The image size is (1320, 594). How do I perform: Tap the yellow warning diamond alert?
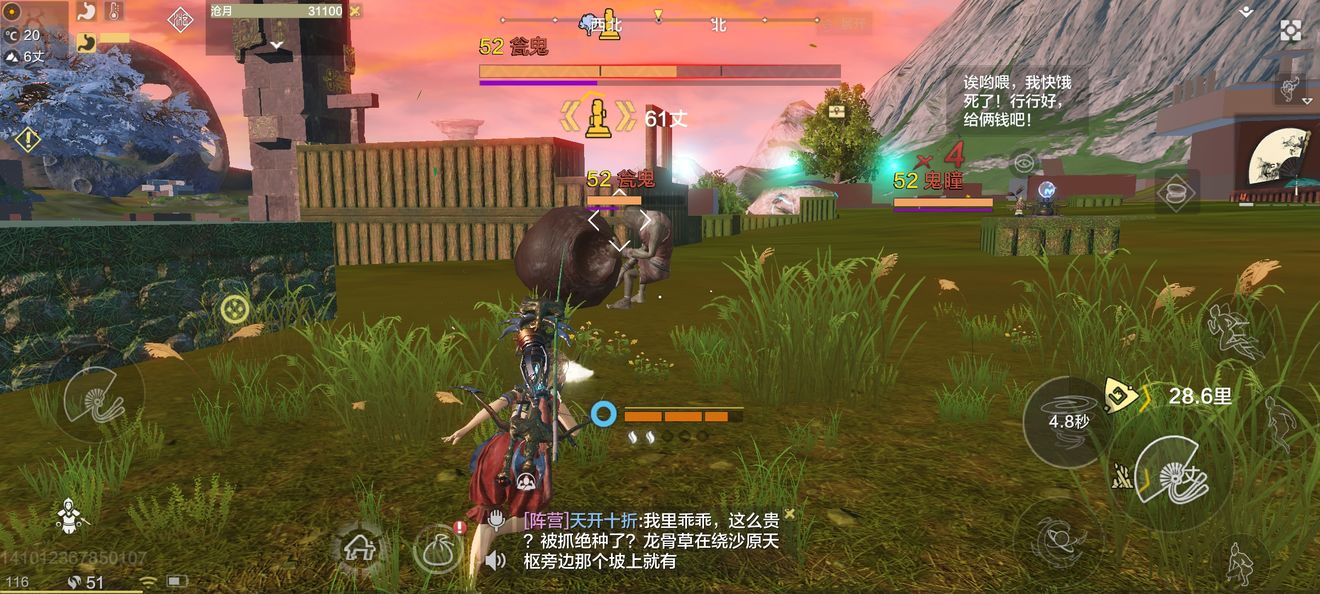(28, 140)
